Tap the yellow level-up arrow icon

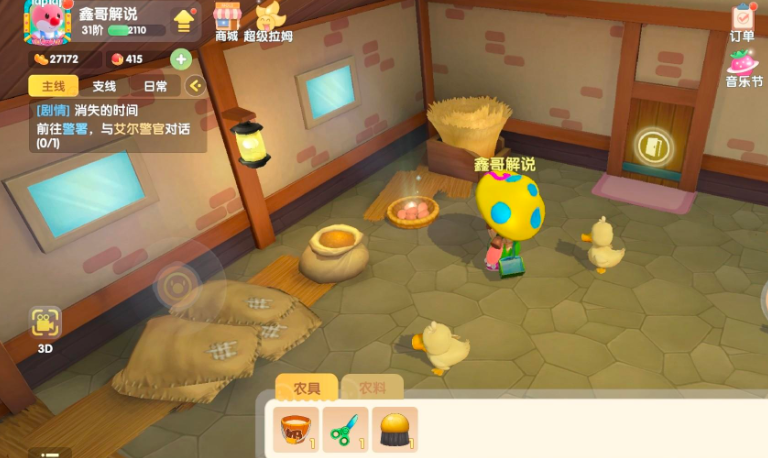click(x=184, y=20)
